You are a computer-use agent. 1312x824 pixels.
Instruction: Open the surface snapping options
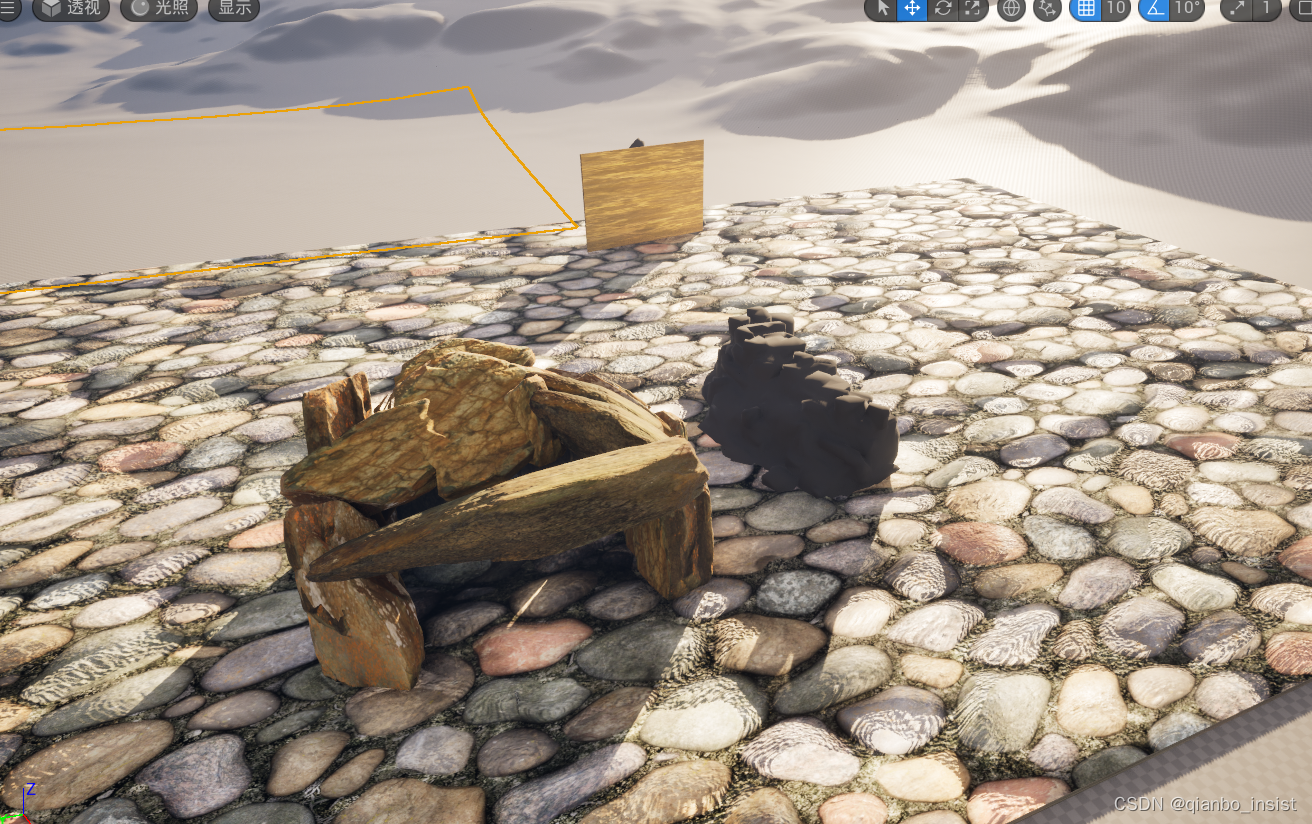click(1047, 8)
